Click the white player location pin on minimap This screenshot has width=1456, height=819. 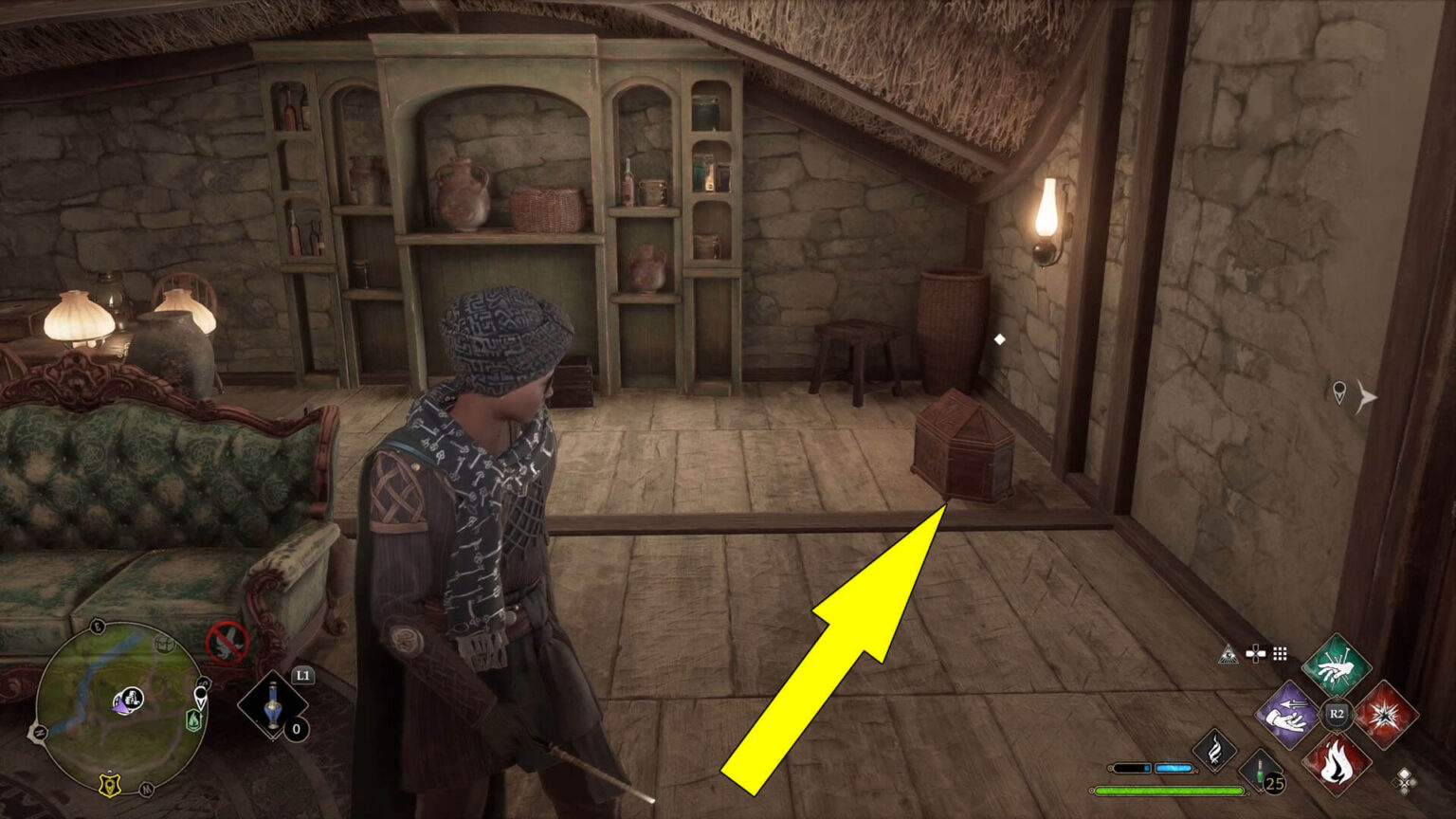[x=200, y=695]
